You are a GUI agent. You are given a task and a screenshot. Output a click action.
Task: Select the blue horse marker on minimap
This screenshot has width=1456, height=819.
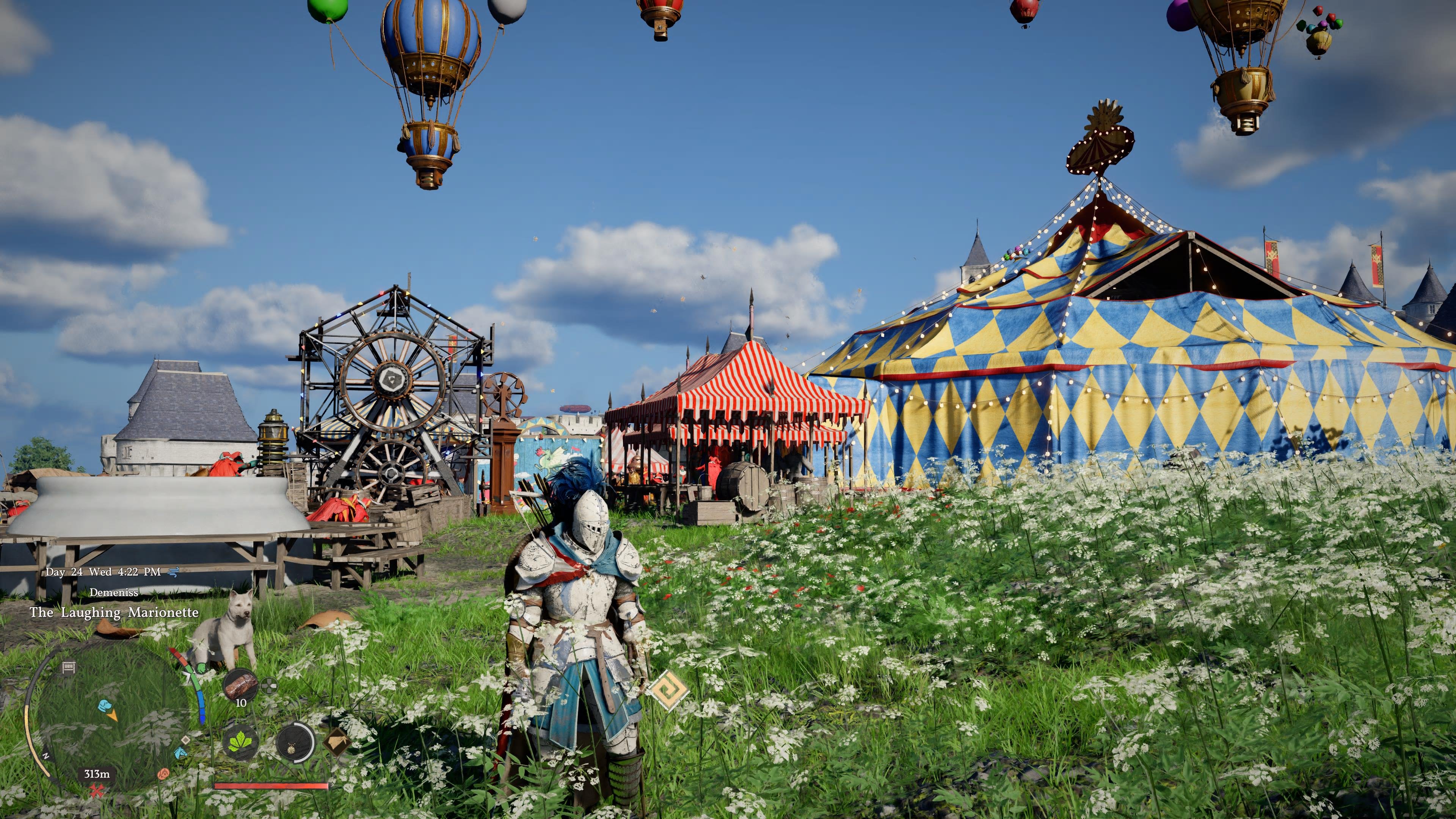(x=180, y=752)
